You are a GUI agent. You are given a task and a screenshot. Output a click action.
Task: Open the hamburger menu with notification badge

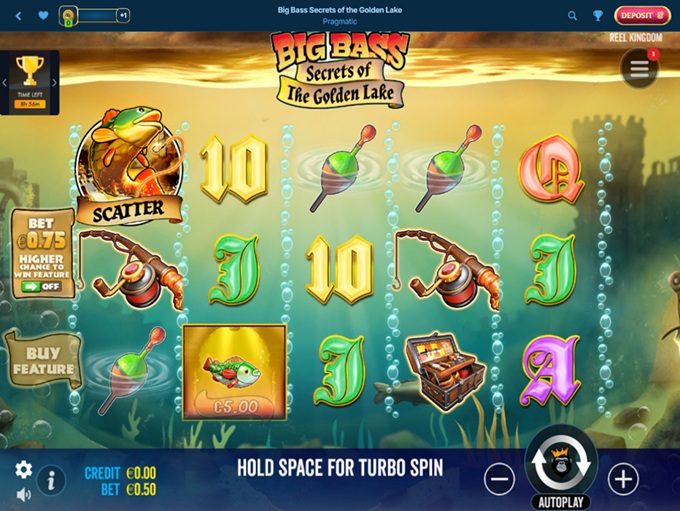click(x=639, y=68)
